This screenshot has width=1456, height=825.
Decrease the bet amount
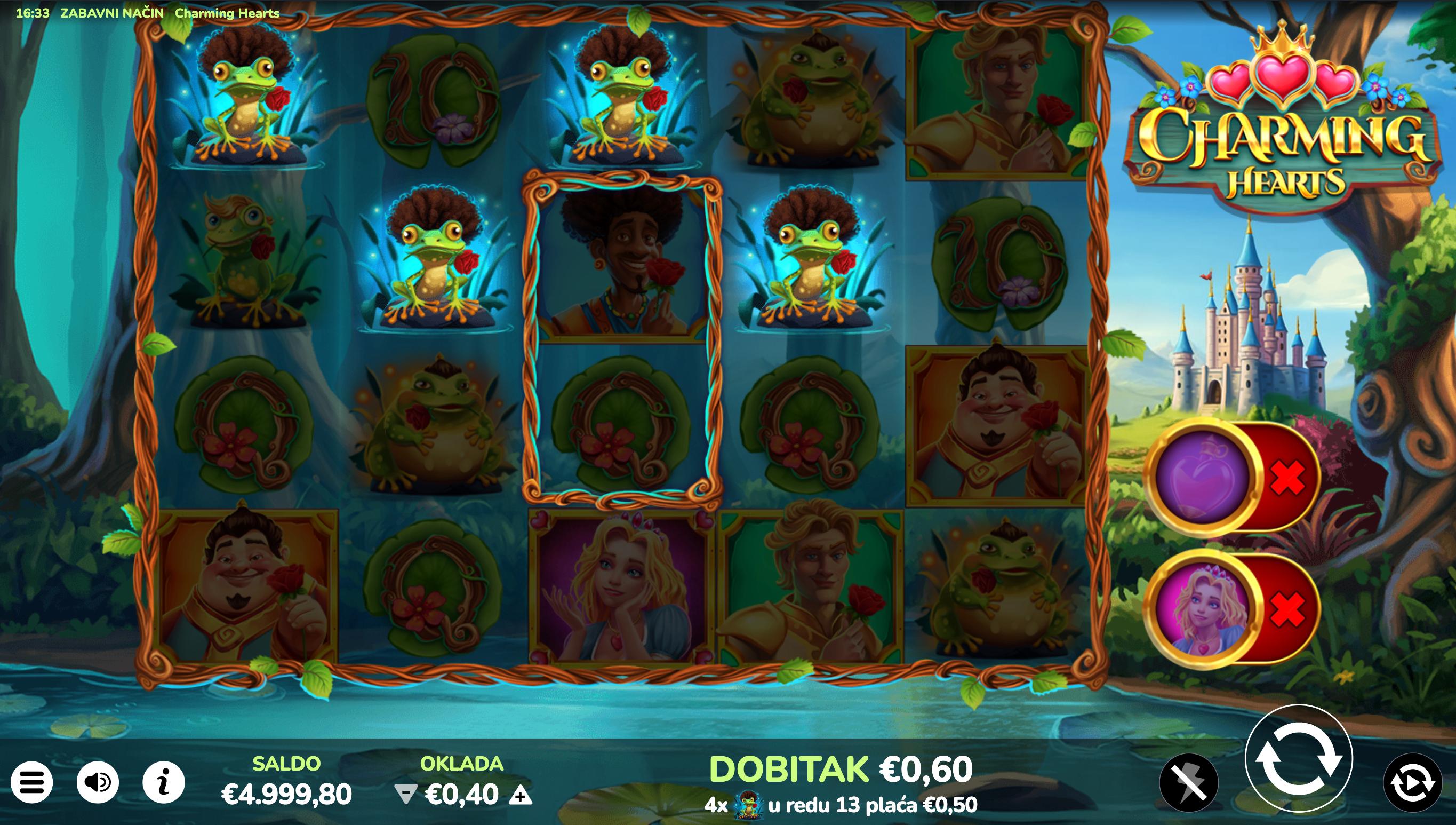tap(405, 796)
